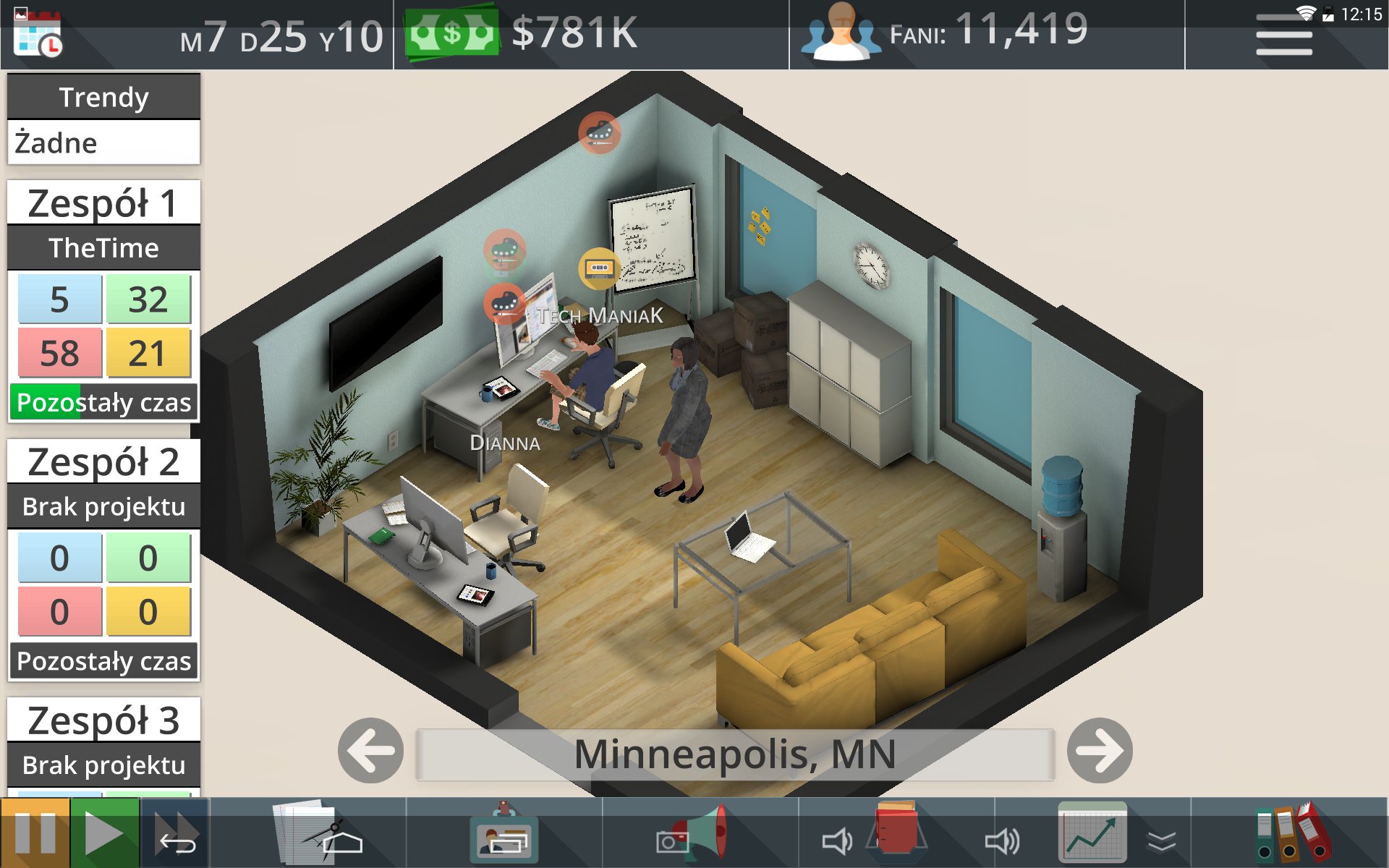The image size is (1389, 868).
Task: Open the colored binders archive
Action: pyautogui.click(x=1293, y=833)
